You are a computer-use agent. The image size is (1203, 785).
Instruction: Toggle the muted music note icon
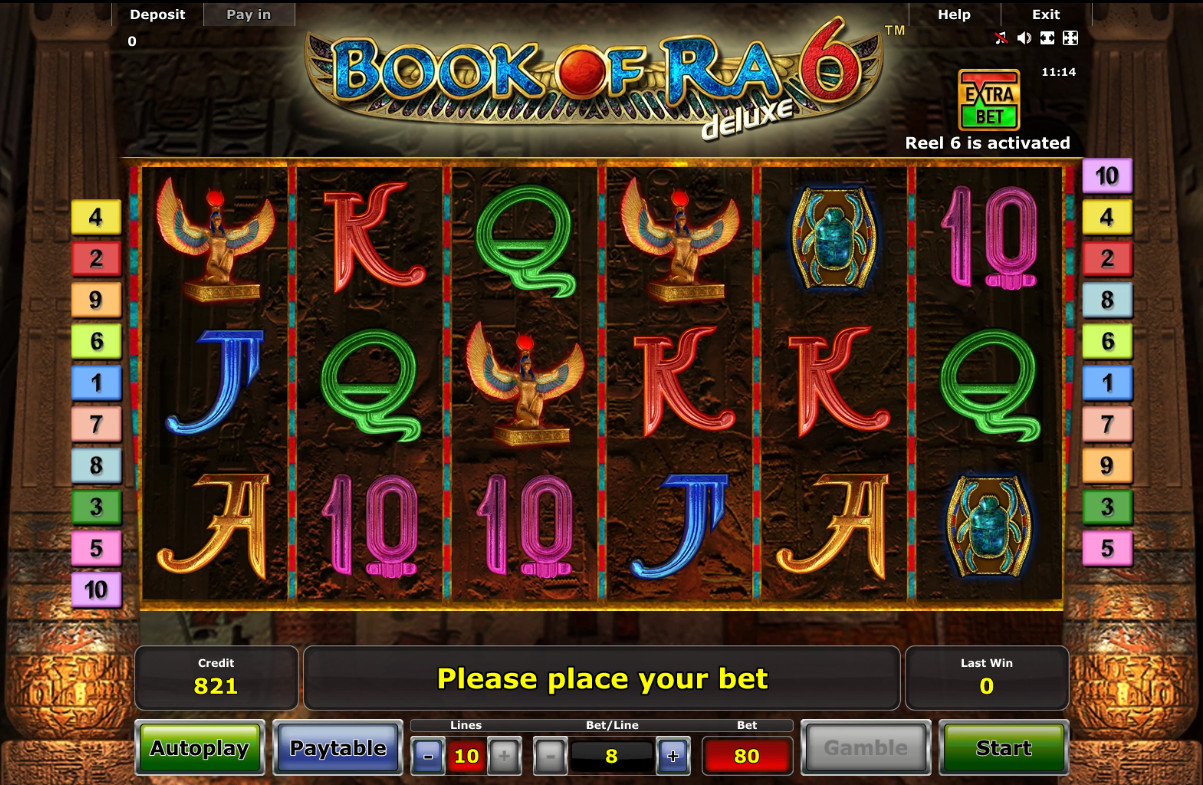[1000, 38]
